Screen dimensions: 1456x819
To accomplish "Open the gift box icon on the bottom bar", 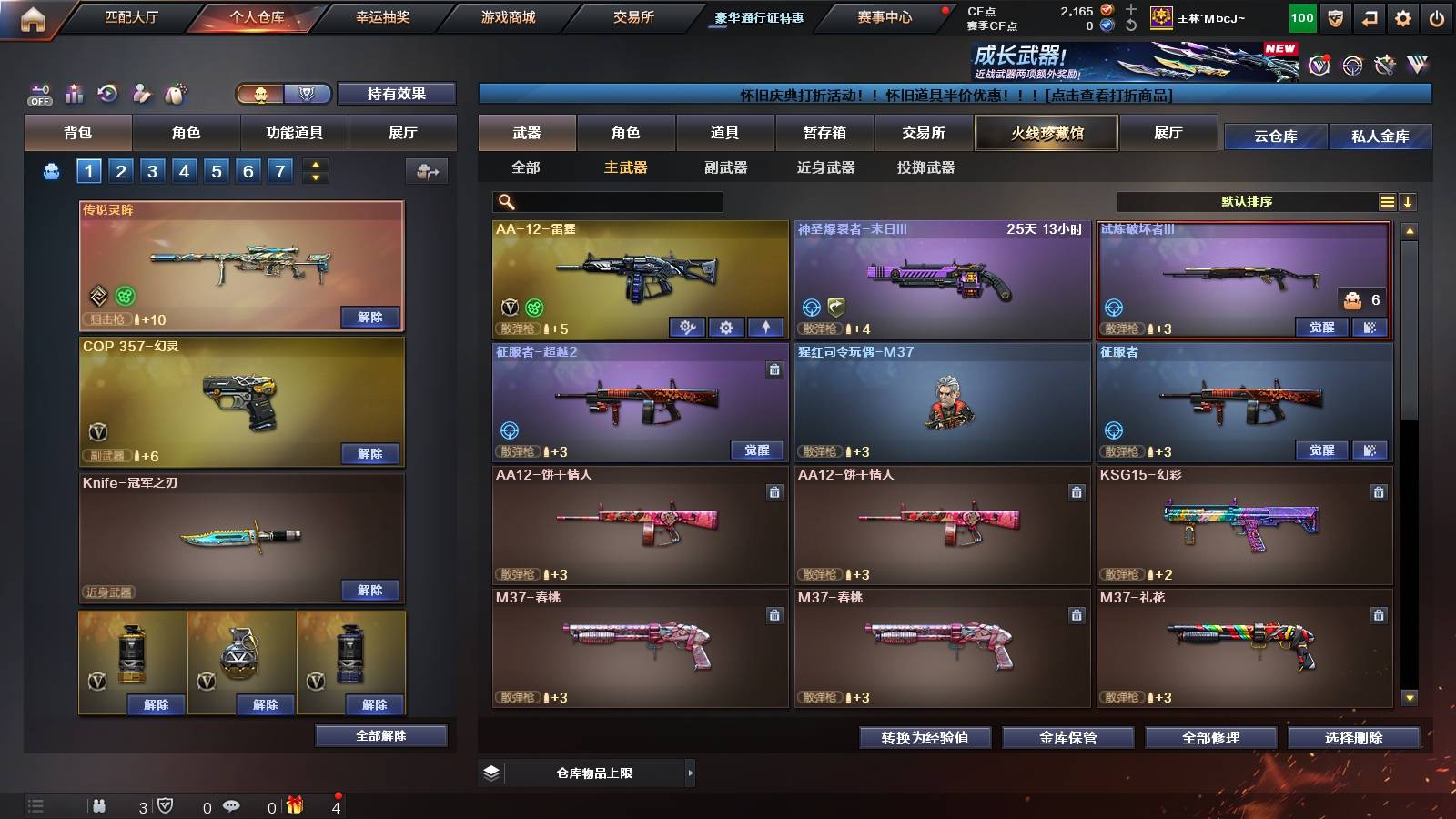I will pos(294,805).
